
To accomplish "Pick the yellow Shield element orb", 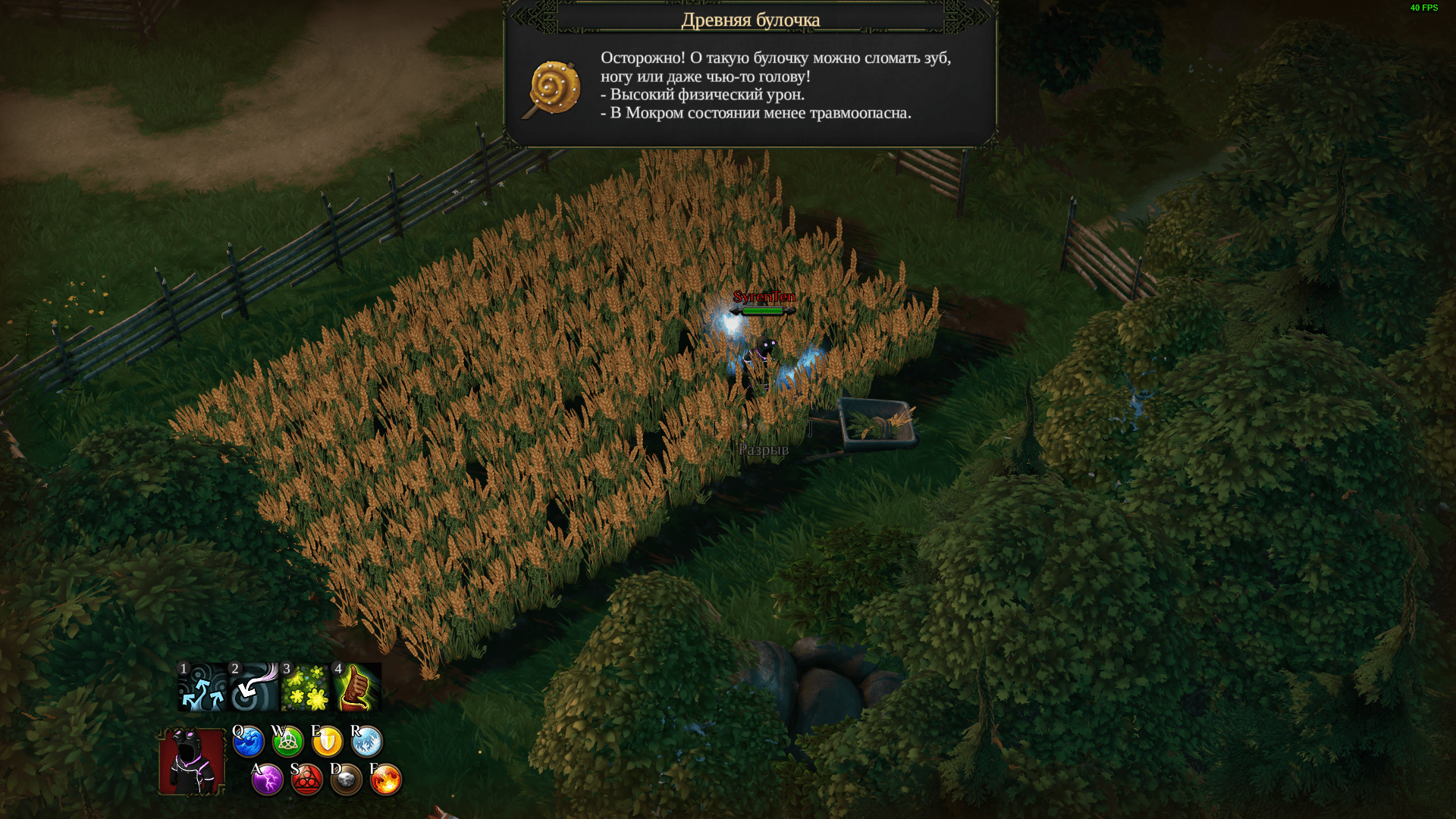I will point(327,742).
